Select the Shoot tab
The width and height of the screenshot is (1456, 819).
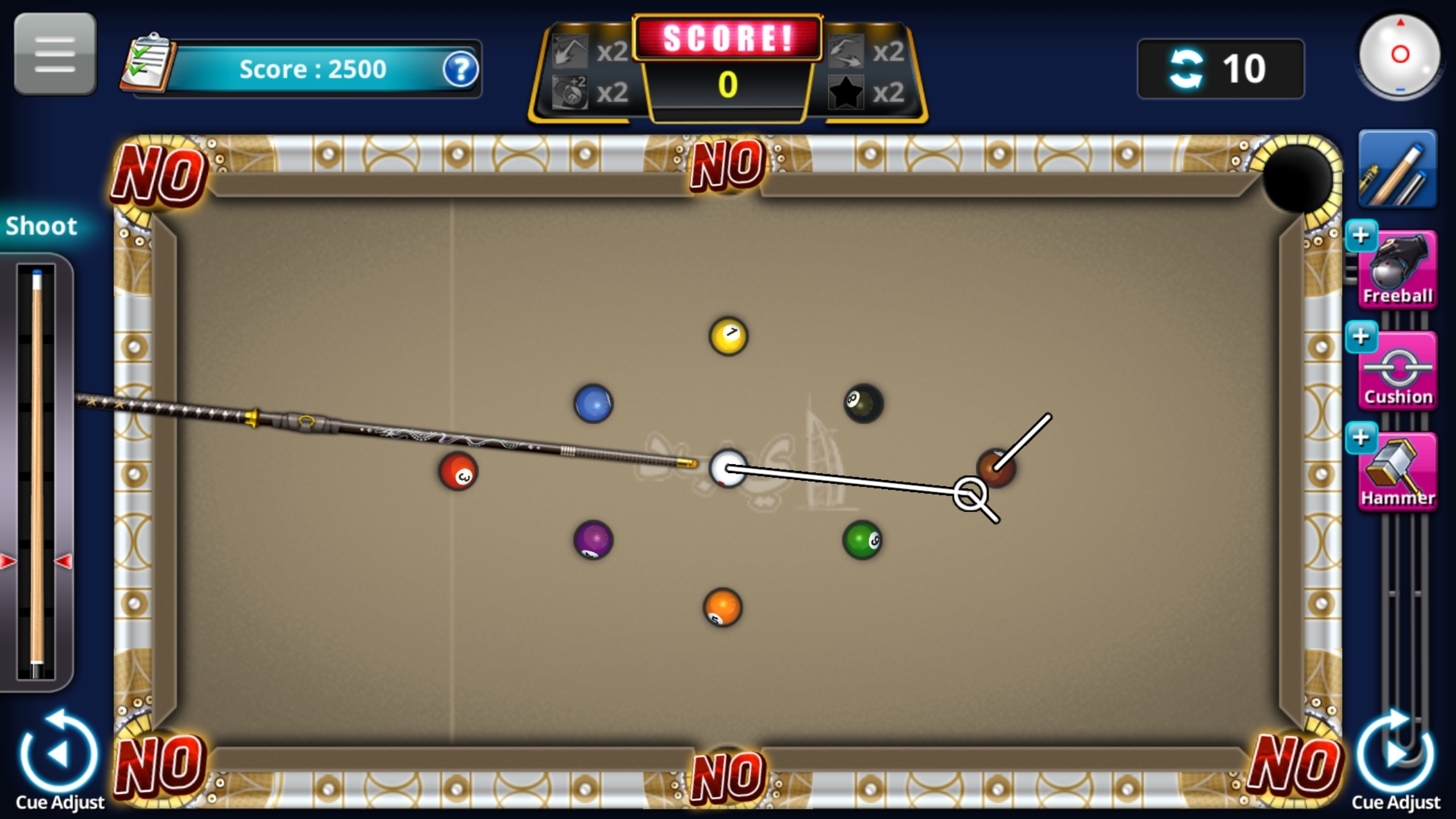tap(41, 226)
